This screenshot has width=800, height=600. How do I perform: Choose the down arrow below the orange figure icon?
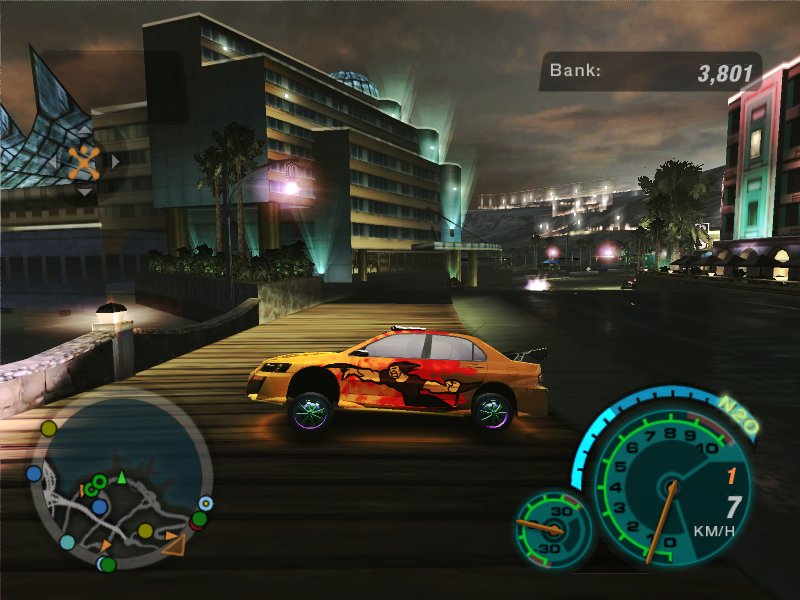(85, 191)
